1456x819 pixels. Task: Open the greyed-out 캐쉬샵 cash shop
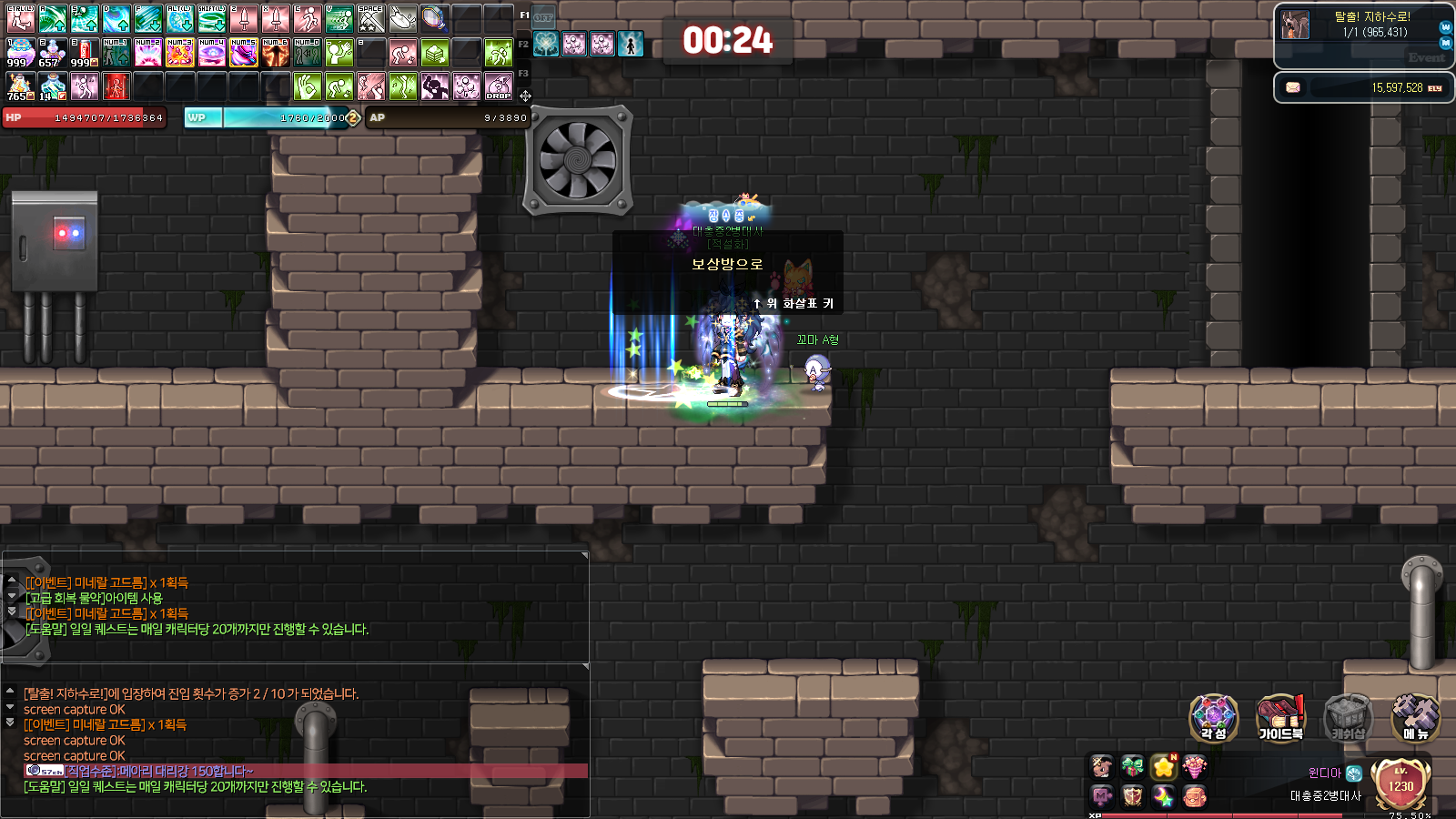tap(1348, 718)
